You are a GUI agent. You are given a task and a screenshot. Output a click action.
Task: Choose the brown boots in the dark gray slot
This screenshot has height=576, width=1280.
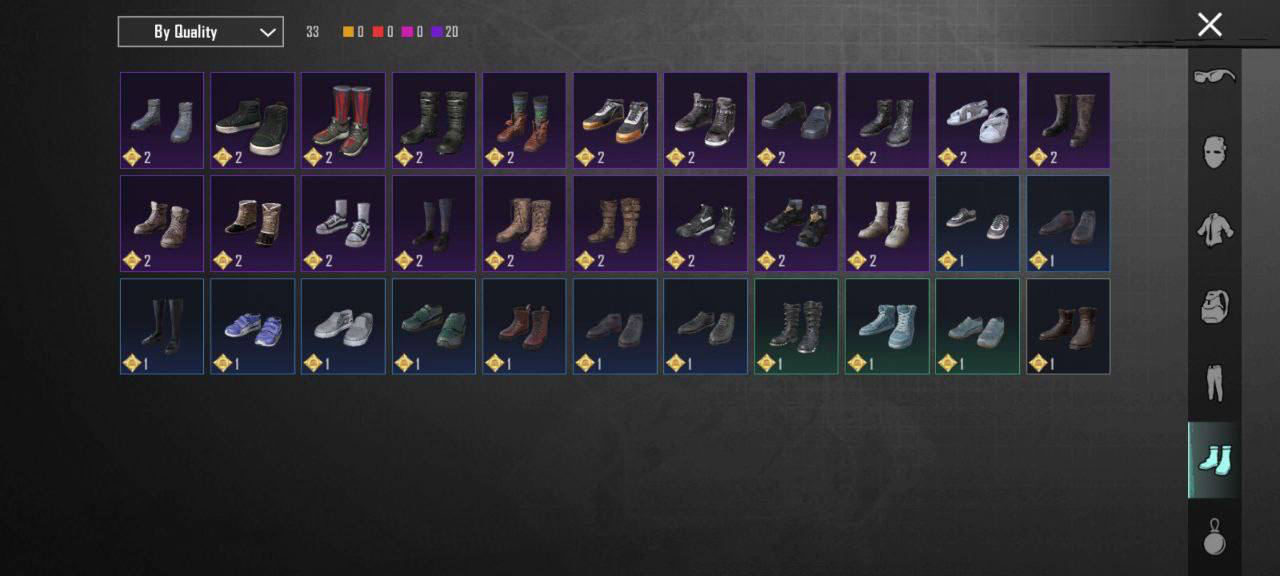tap(1067, 326)
